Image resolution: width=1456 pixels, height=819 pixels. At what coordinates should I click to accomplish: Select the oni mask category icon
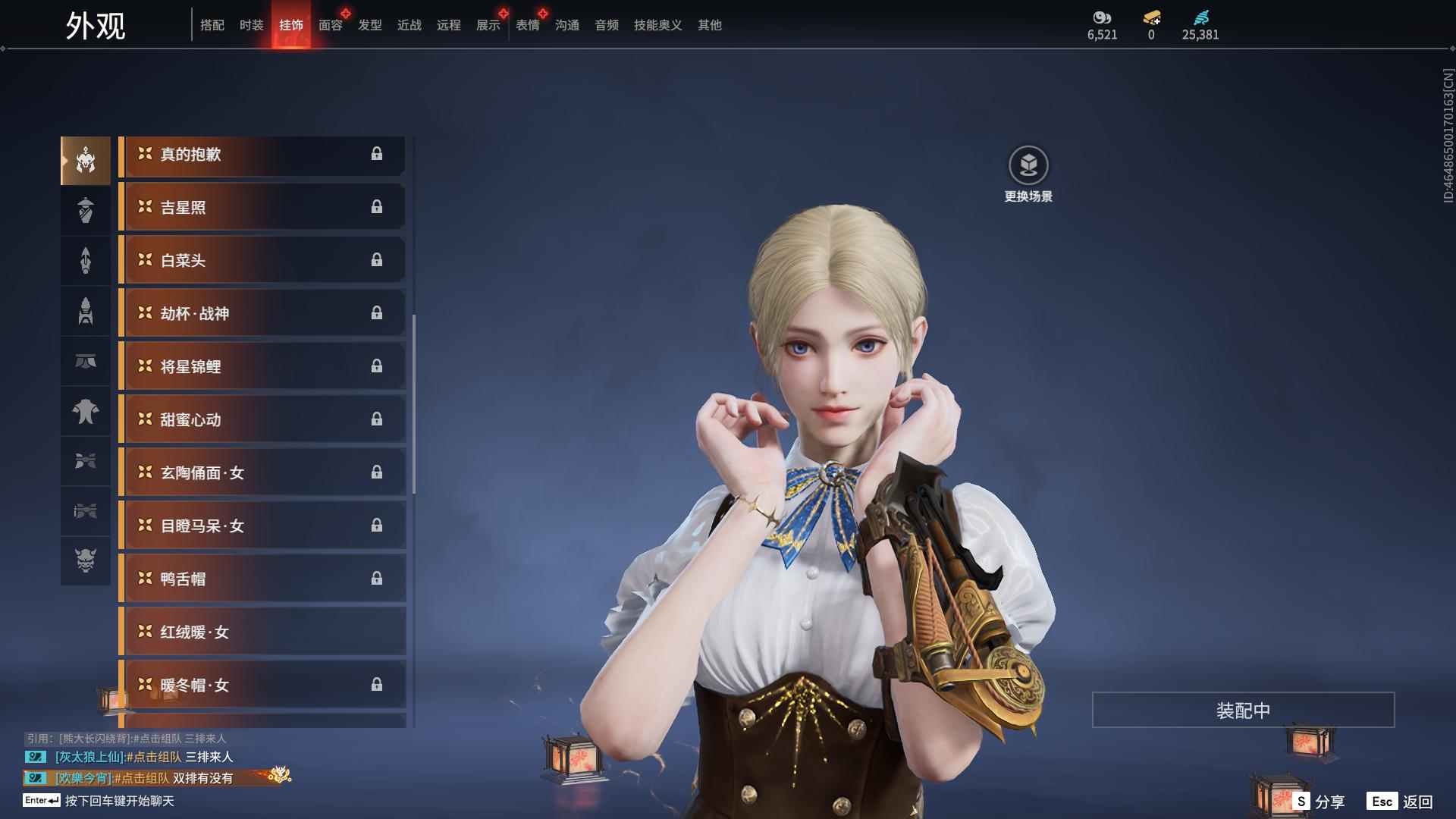(86, 560)
